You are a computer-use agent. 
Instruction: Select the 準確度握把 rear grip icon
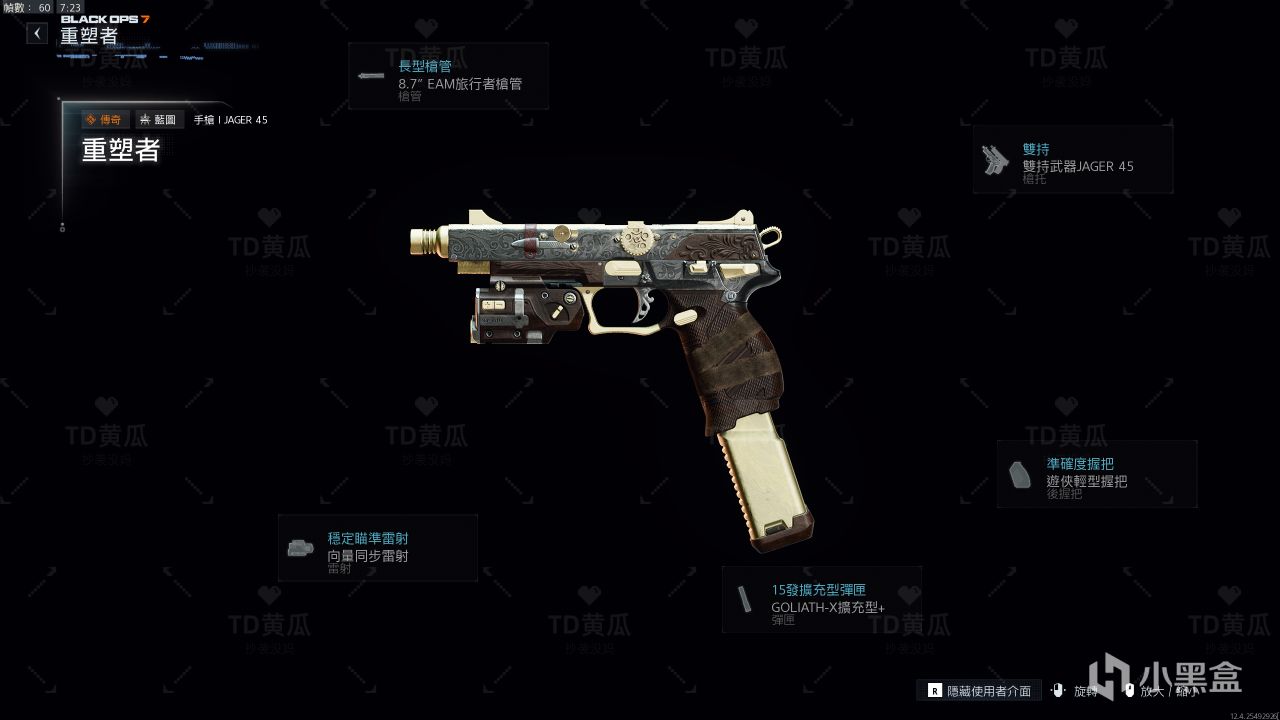[x=1017, y=472]
